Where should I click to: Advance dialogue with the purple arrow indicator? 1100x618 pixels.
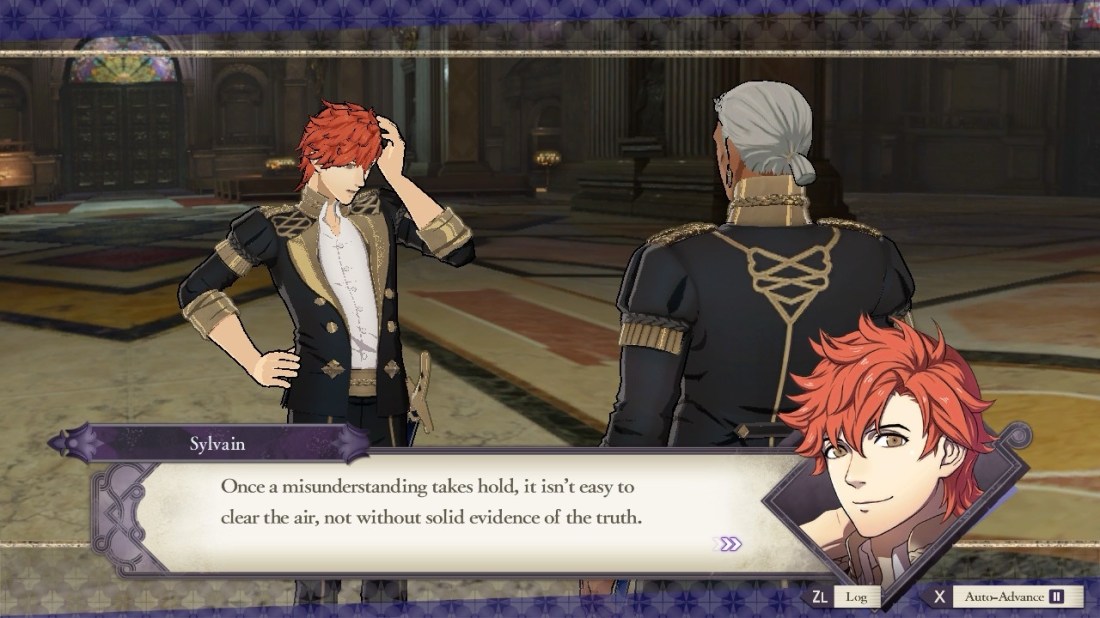pos(731,544)
